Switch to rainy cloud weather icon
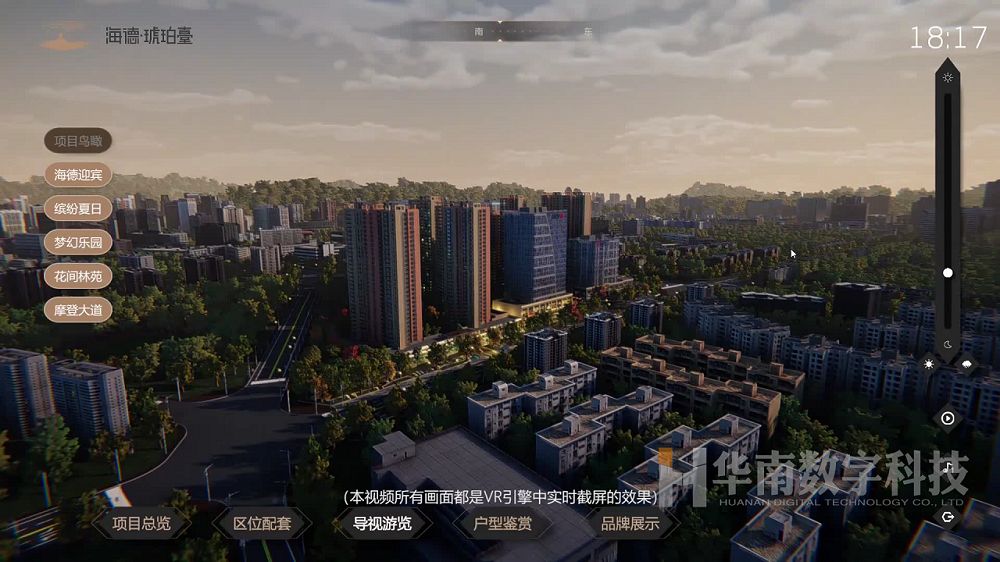The height and width of the screenshot is (562, 1000). (x=967, y=365)
